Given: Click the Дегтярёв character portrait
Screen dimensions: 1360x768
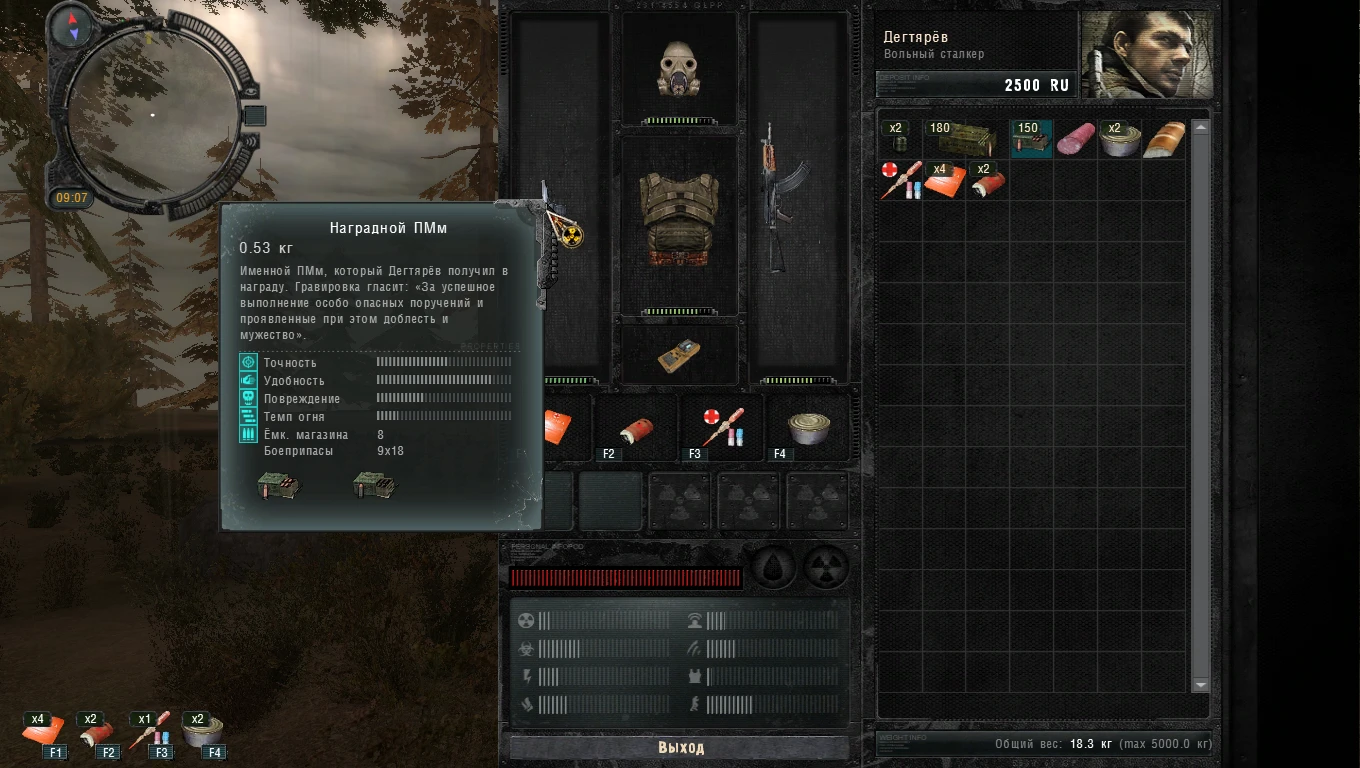Looking at the screenshot, I should pos(1146,55).
